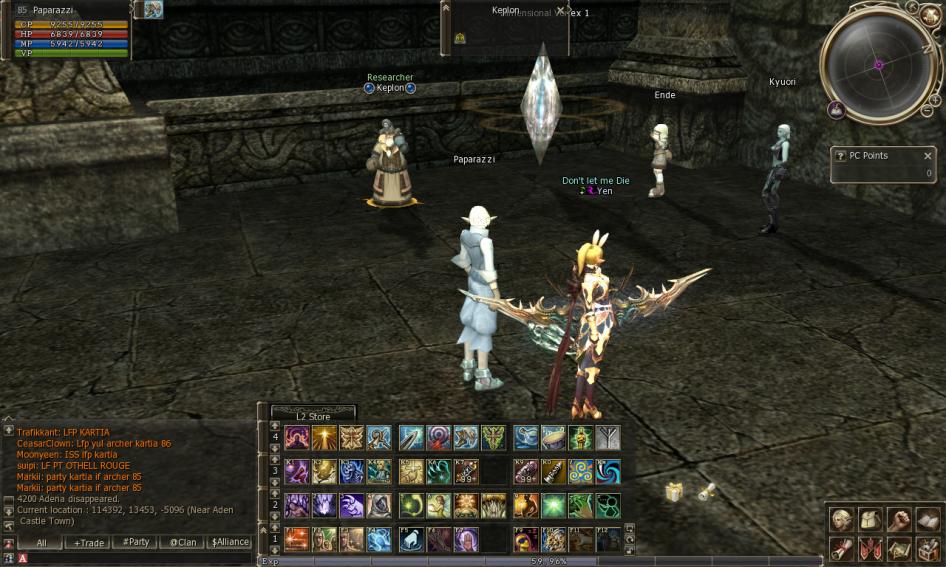The height and width of the screenshot is (567, 946).
Task: Select the target bullseye skill icon
Action: tap(439, 438)
